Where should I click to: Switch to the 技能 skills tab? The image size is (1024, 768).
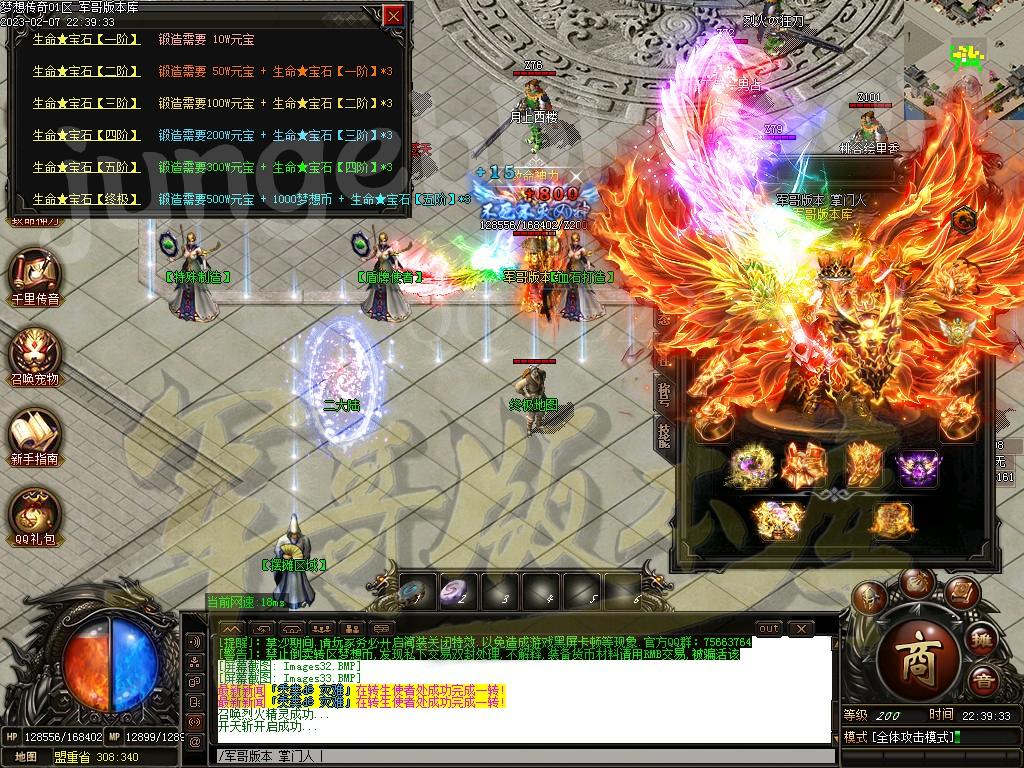665,432
